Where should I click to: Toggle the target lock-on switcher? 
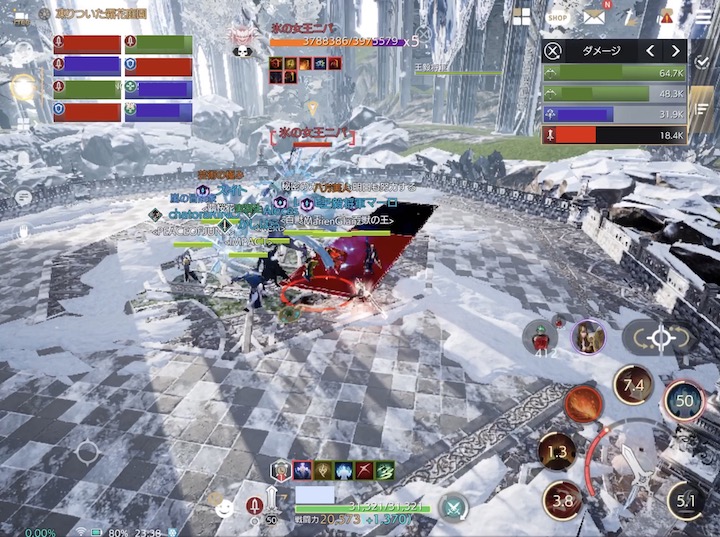tap(661, 338)
